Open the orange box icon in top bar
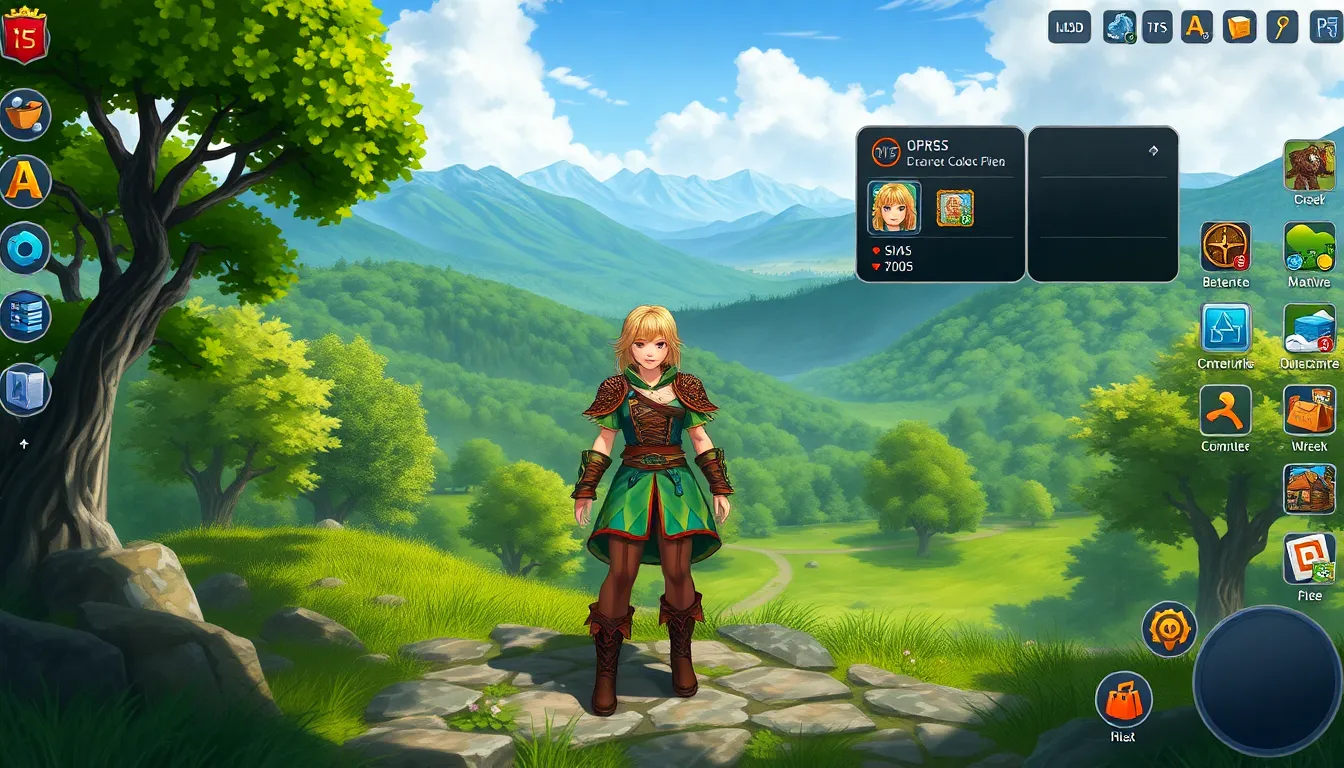Screen dimensions: 1344x768 1239,27
